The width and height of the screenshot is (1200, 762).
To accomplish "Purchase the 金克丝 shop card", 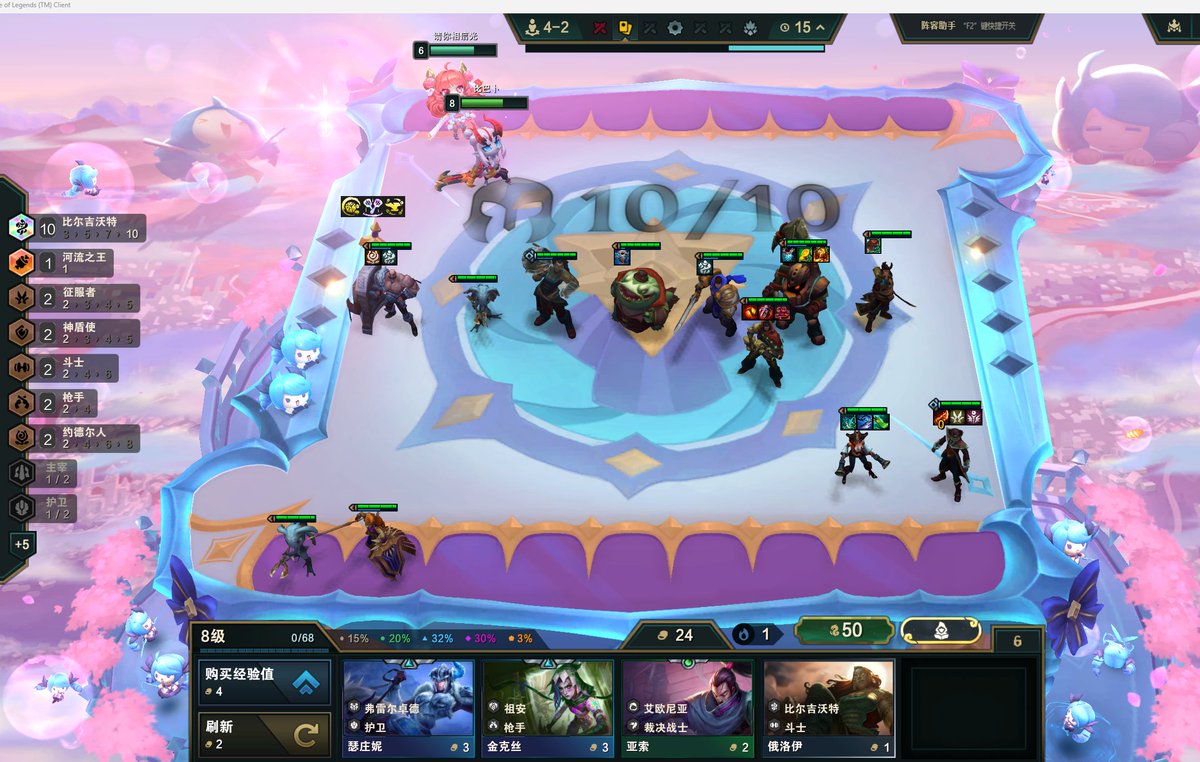I will (548, 707).
